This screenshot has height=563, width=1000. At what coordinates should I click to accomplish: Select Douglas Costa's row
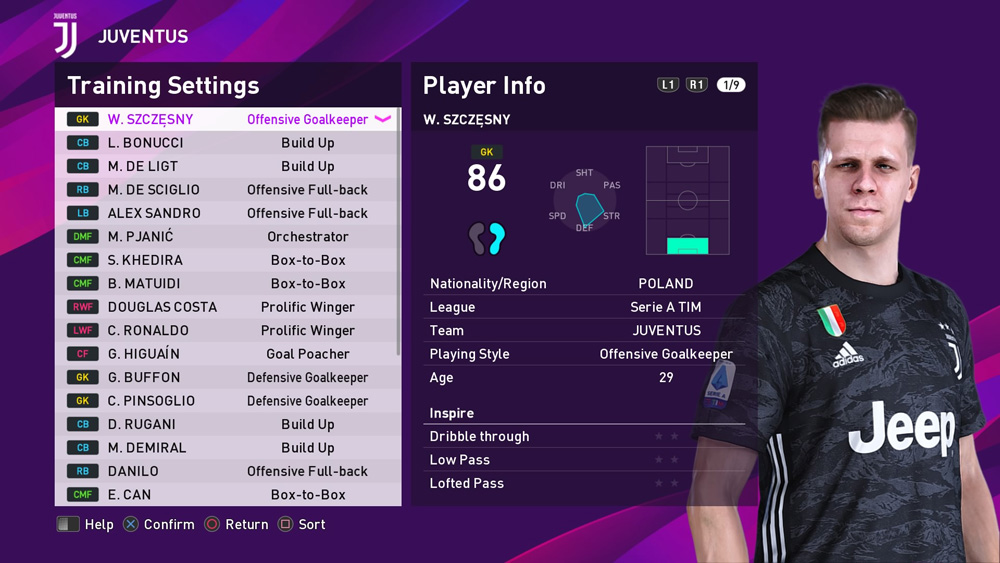coord(227,307)
